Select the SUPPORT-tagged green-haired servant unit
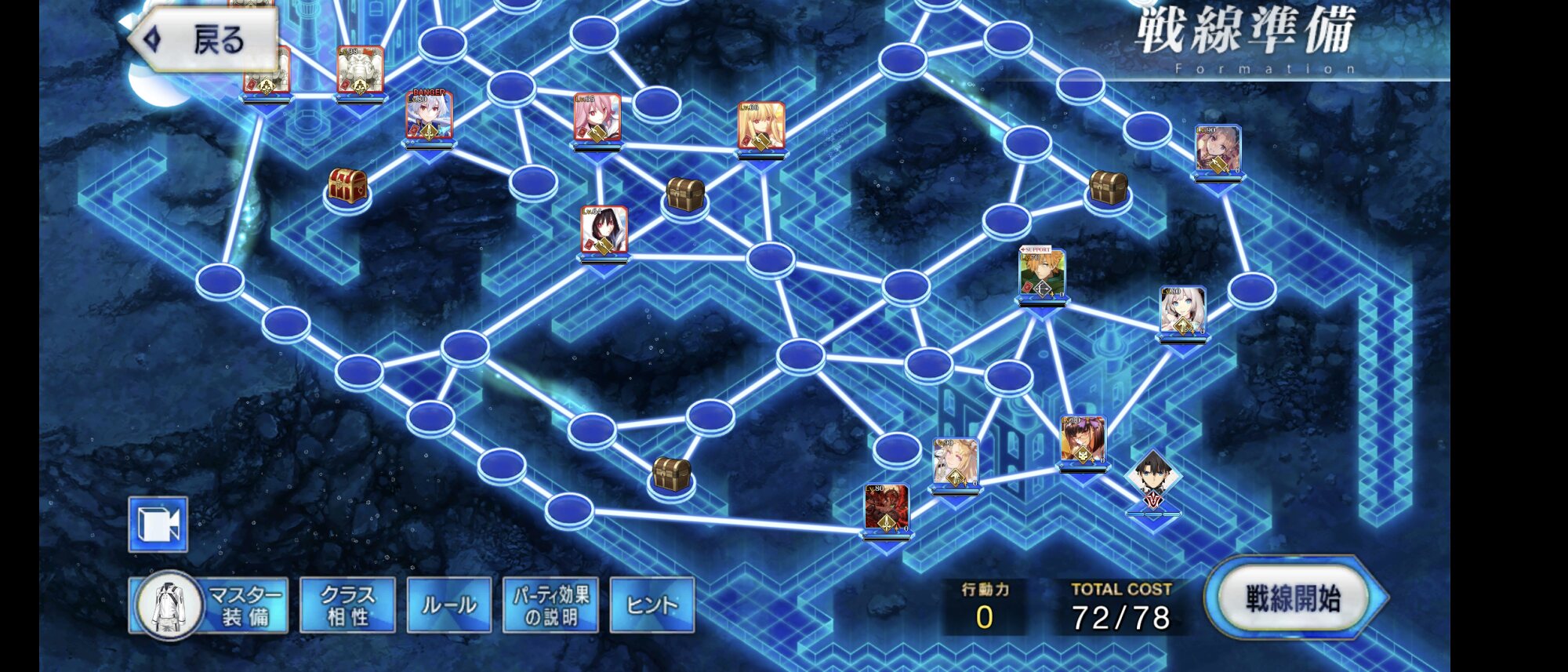Screen dimensions: 1568x672 tap(1041, 275)
